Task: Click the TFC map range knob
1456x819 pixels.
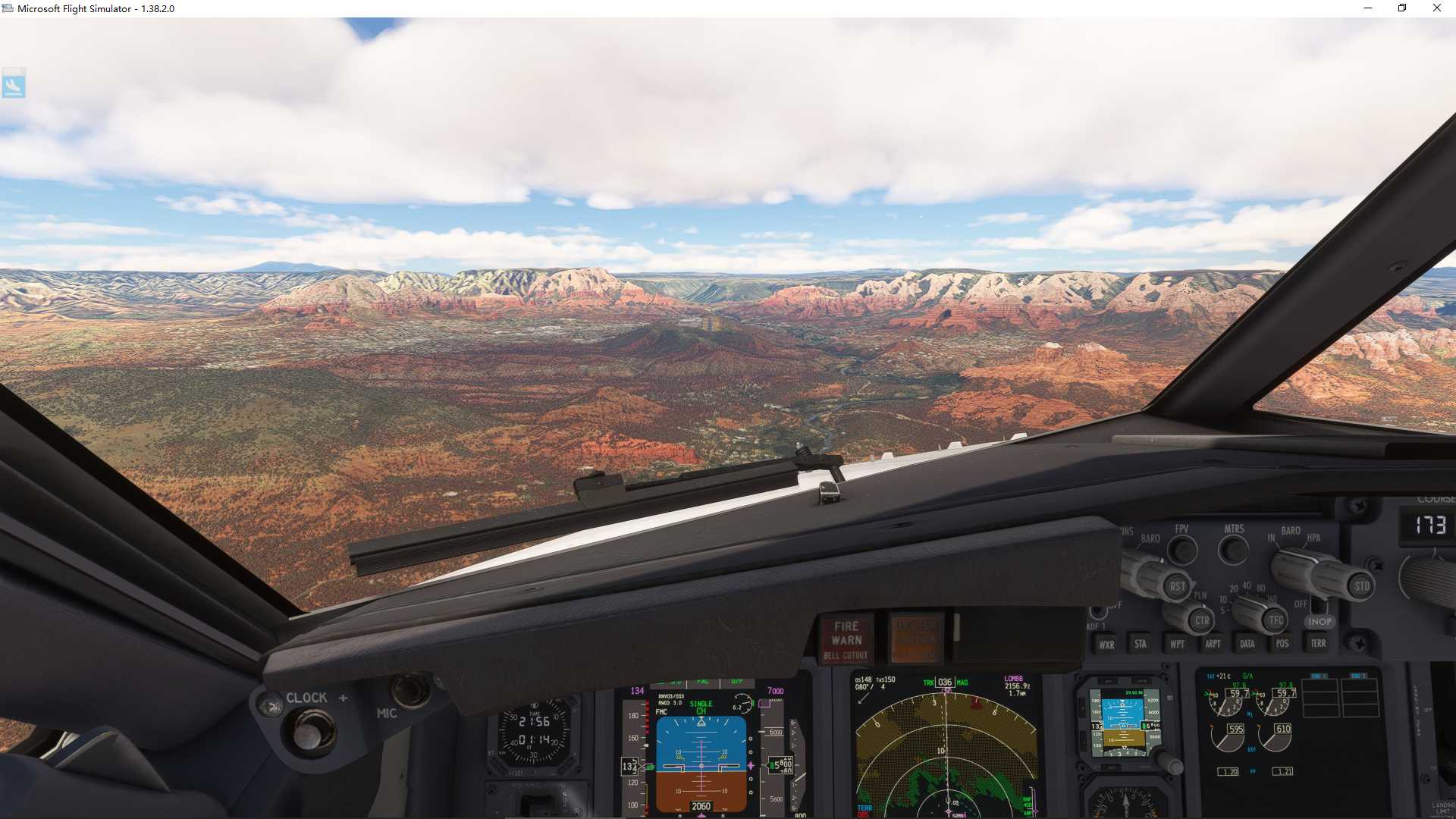Action: 1273,620
